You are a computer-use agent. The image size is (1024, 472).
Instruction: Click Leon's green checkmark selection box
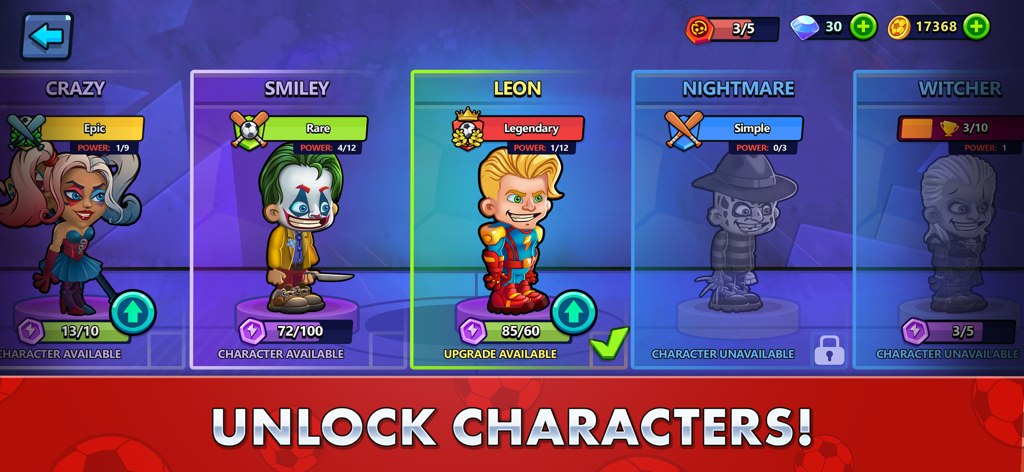click(x=608, y=345)
